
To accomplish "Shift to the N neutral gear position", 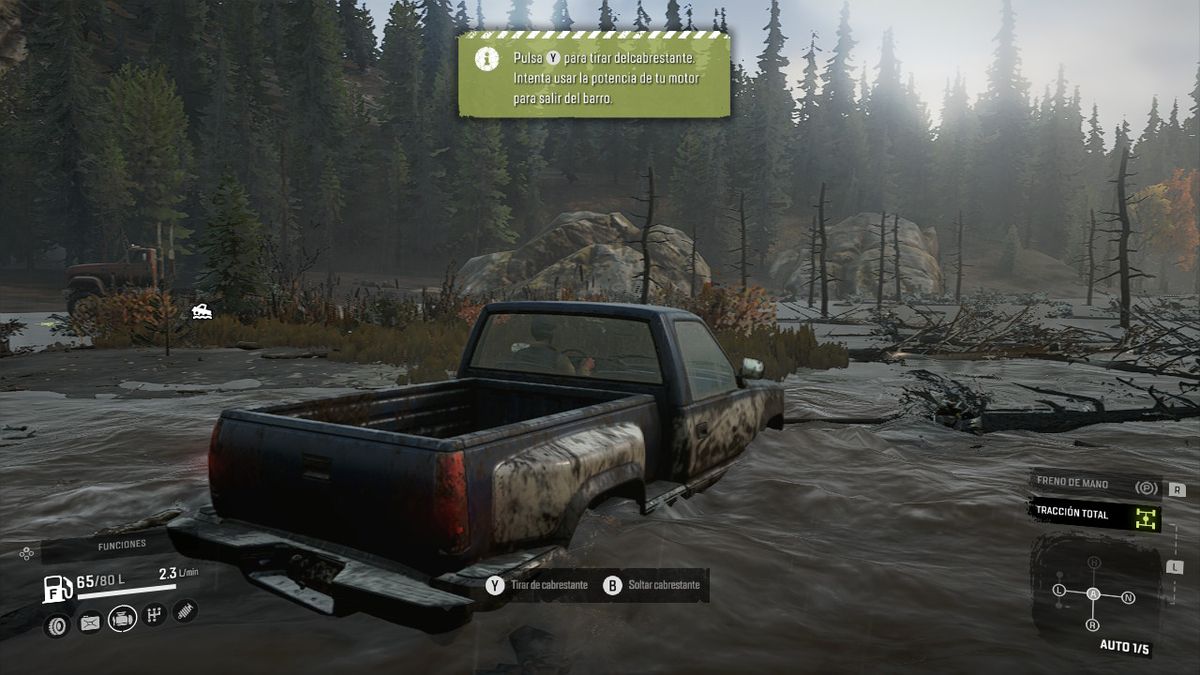I will pos(1128,598).
